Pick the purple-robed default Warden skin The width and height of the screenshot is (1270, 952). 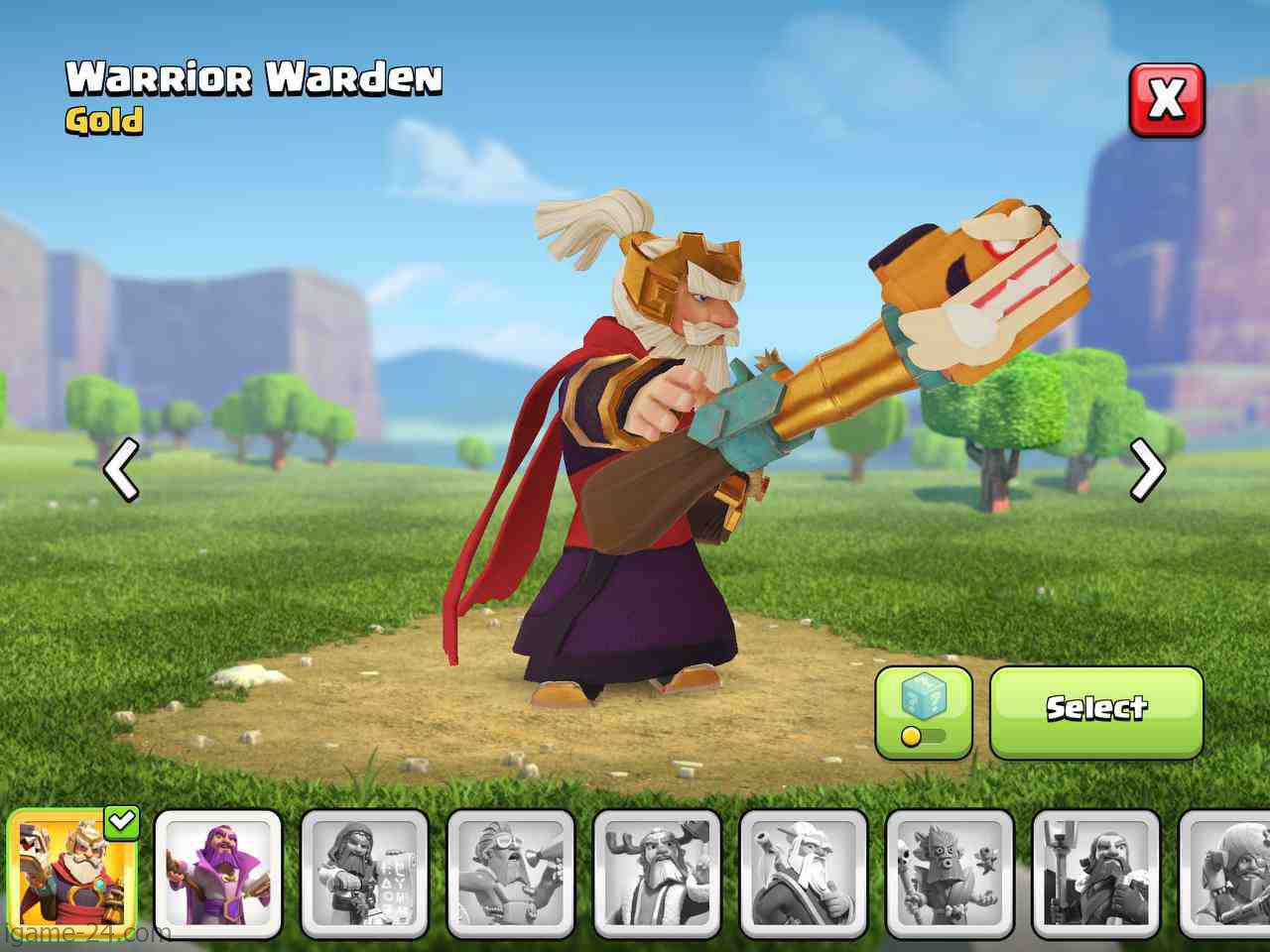pyautogui.click(x=218, y=873)
